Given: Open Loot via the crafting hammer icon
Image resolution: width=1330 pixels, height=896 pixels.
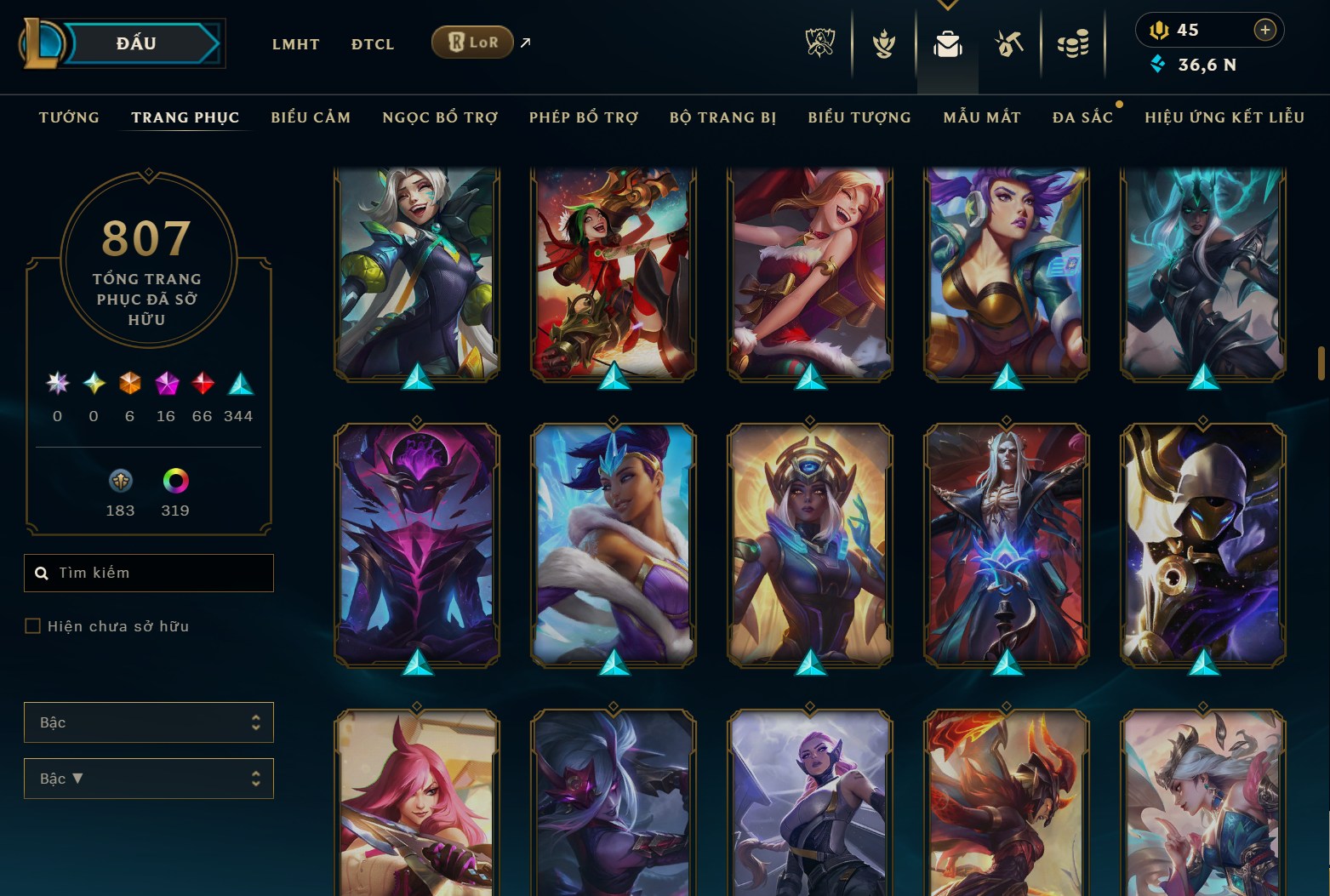Looking at the screenshot, I should coord(1009,43).
